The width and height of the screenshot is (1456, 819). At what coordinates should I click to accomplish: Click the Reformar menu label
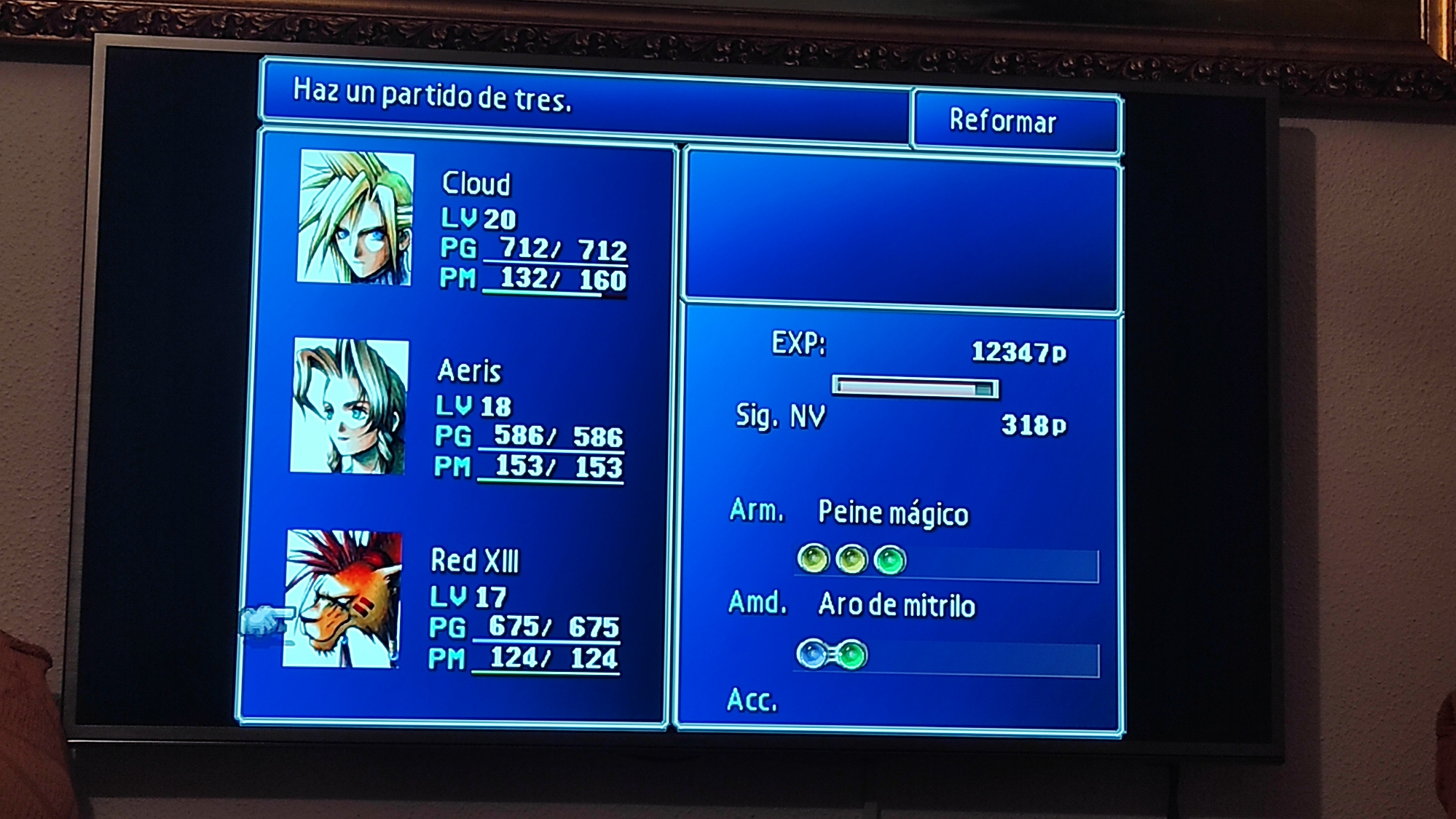click(x=1002, y=121)
